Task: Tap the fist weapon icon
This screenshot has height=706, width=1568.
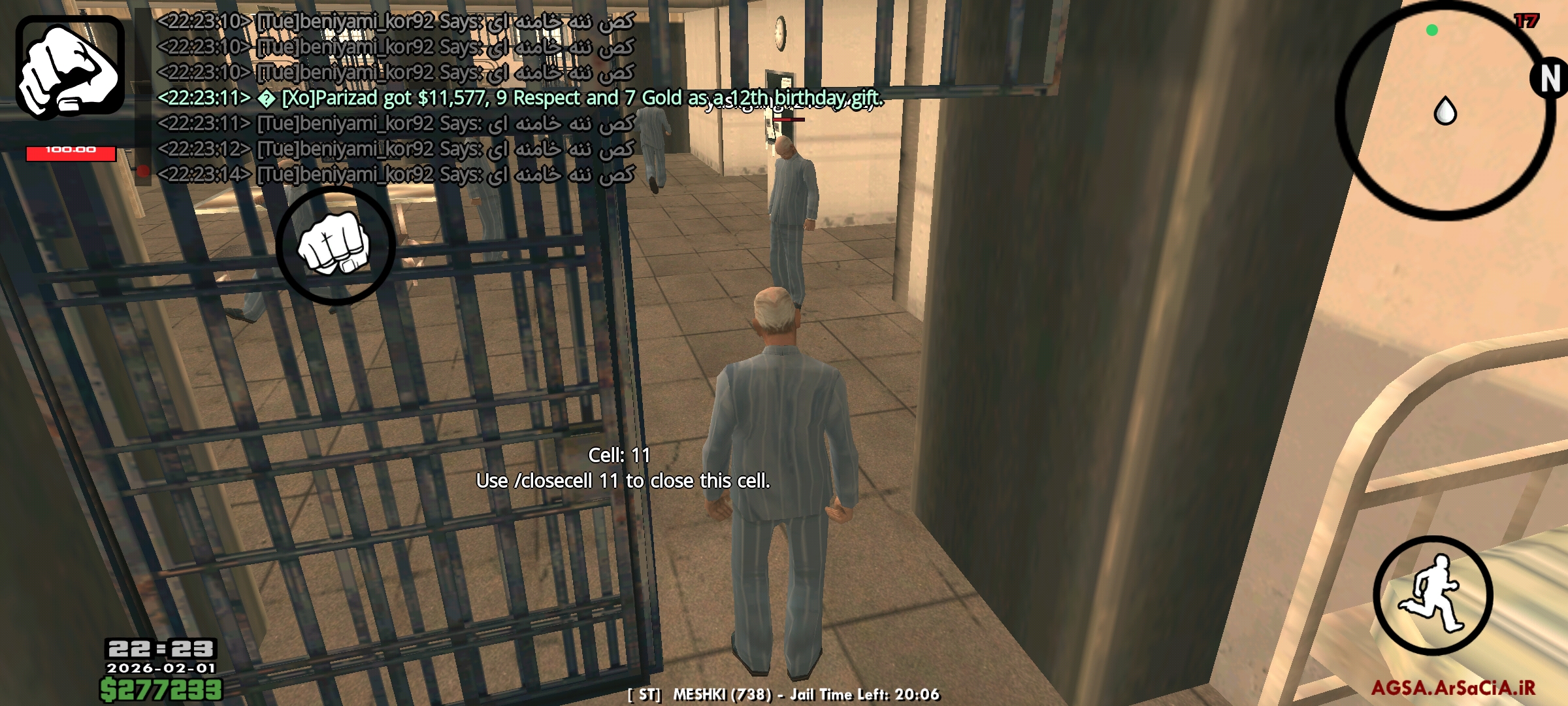Action: pyautogui.click(x=70, y=68)
